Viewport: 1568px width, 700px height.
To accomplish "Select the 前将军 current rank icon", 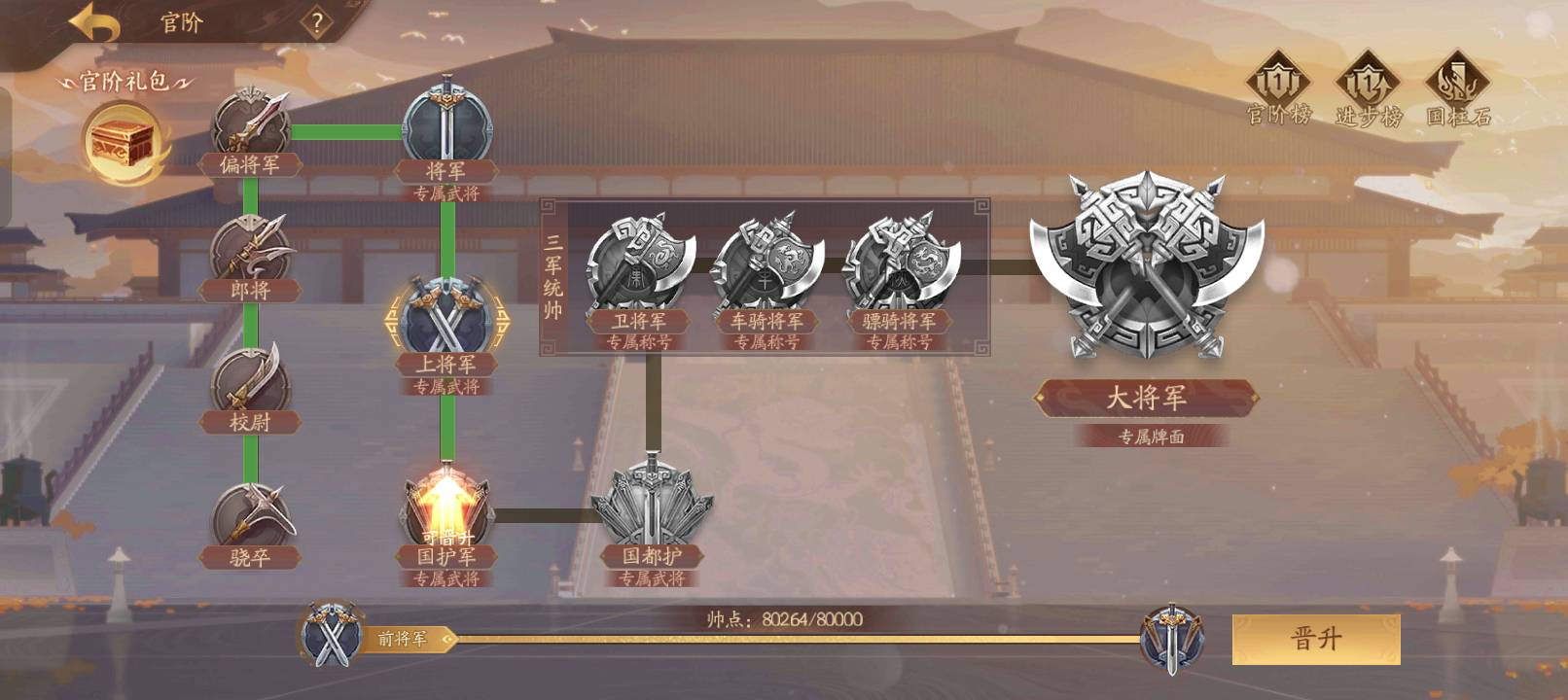I will pyautogui.click(x=333, y=638).
